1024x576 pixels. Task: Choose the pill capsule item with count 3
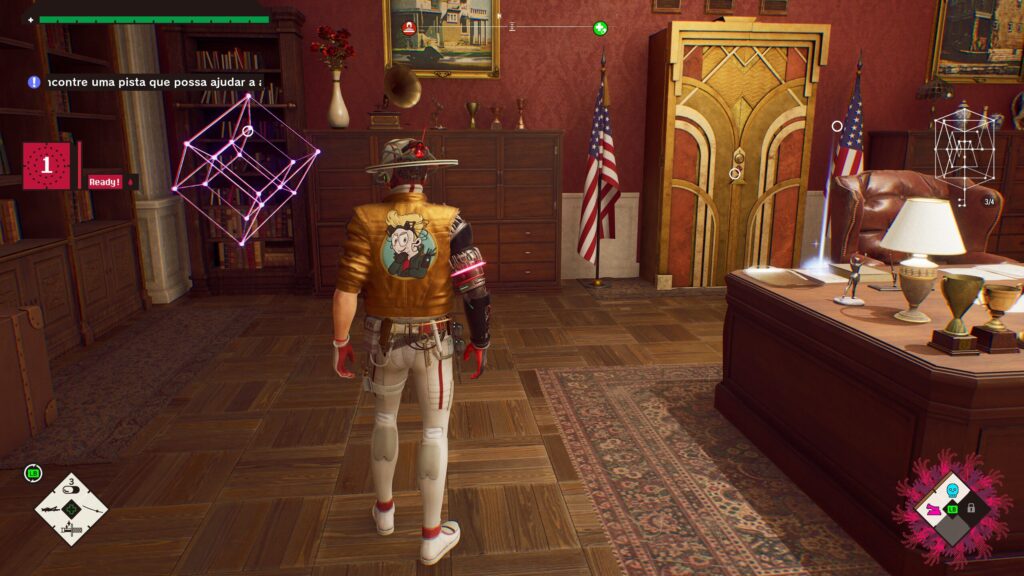tap(71, 491)
